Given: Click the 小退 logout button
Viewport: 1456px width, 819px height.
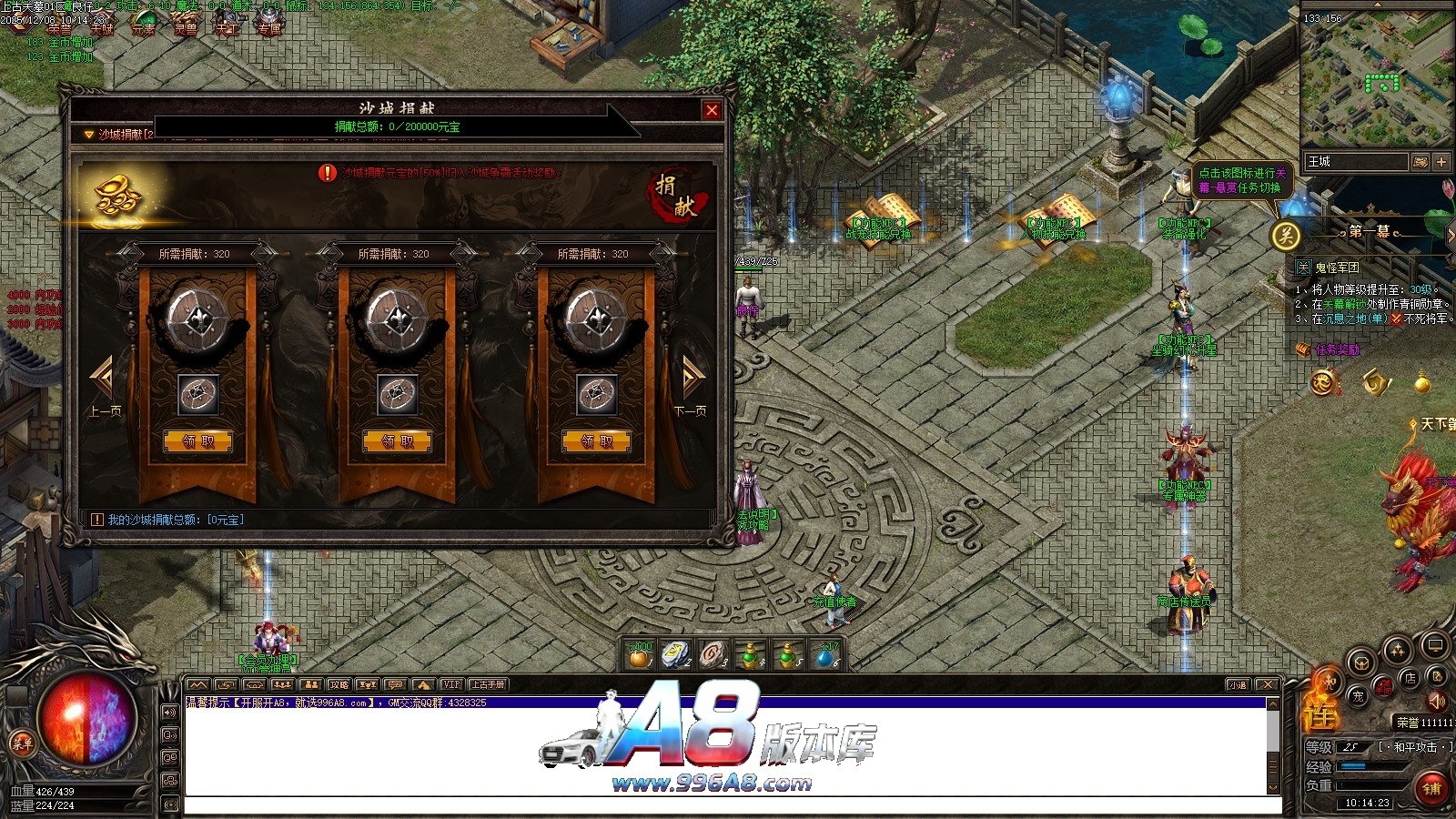Looking at the screenshot, I should tap(1238, 685).
